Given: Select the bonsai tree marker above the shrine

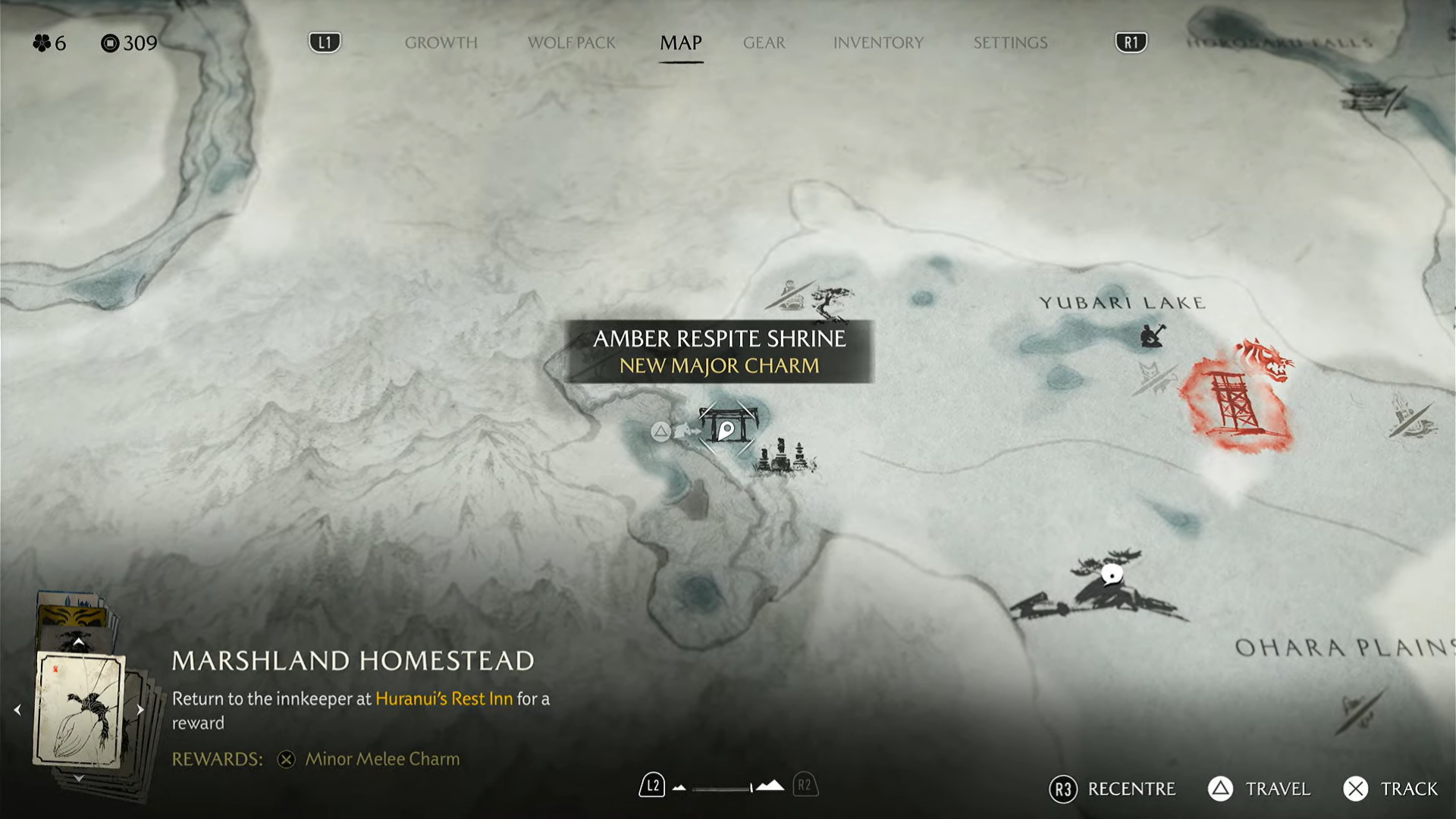Looking at the screenshot, I should tap(832, 303).
